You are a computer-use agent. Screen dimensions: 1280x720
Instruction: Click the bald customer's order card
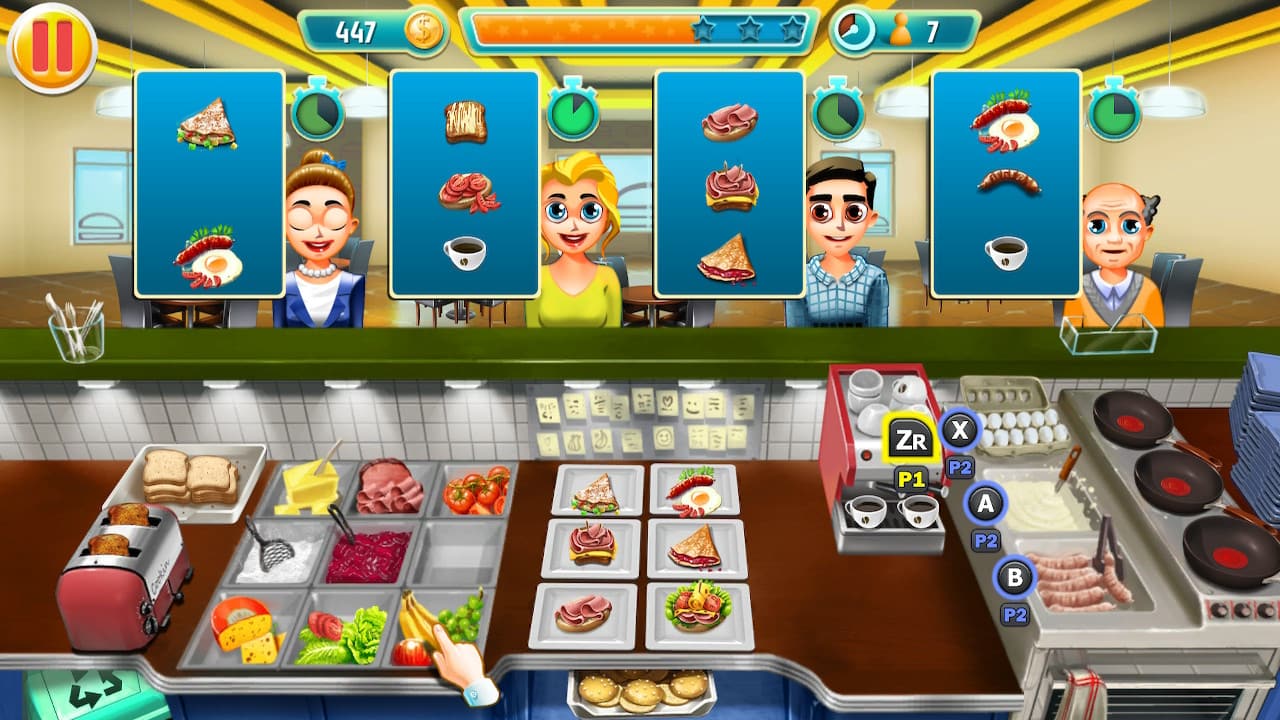point(1005,185)
